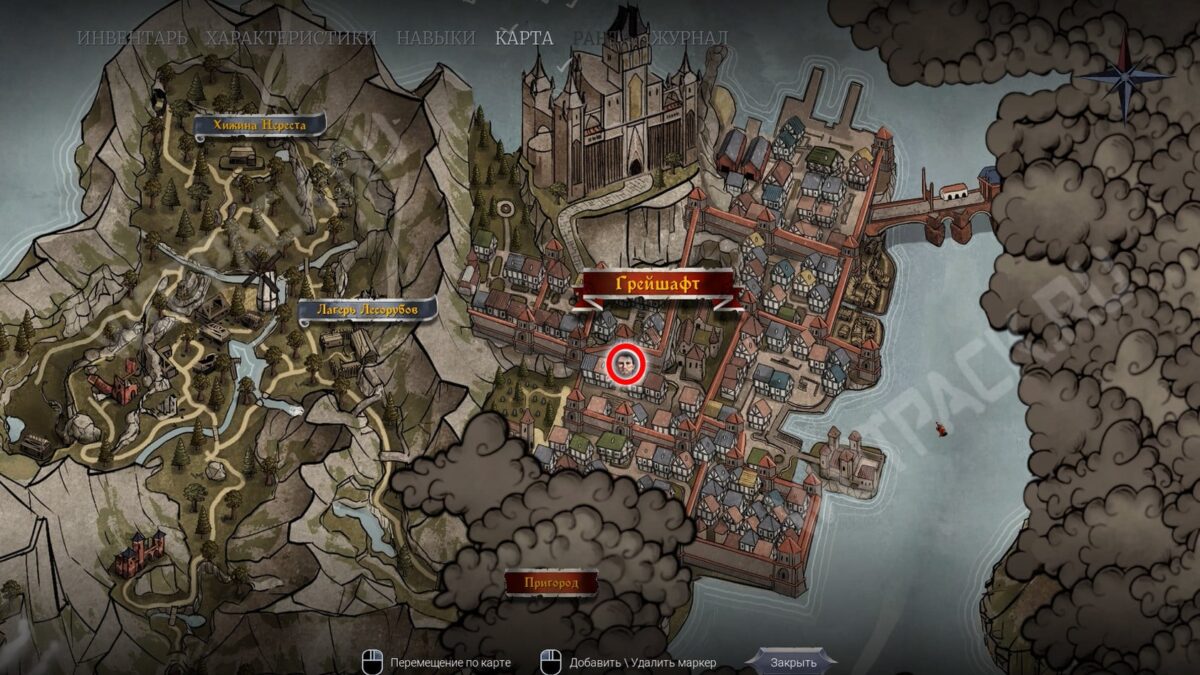
Task: Select the Грейшафт city label
Action: coord(657,285)
